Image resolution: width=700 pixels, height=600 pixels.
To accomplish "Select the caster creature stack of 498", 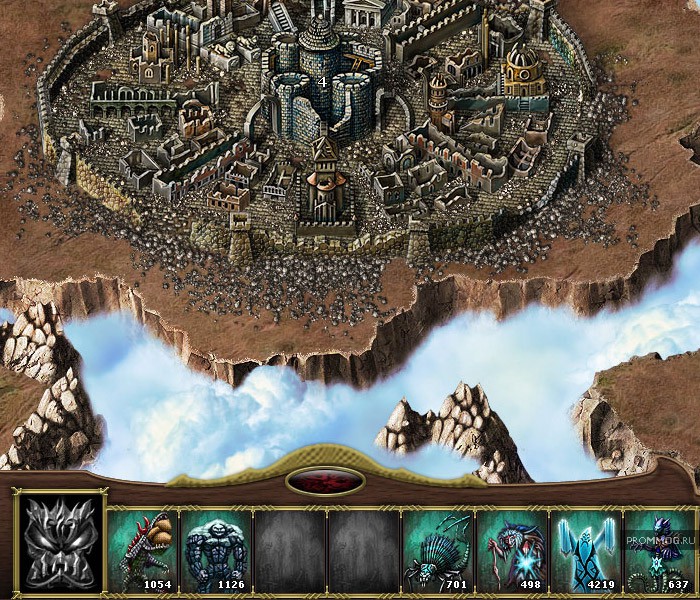I will (x=510, y=549).
